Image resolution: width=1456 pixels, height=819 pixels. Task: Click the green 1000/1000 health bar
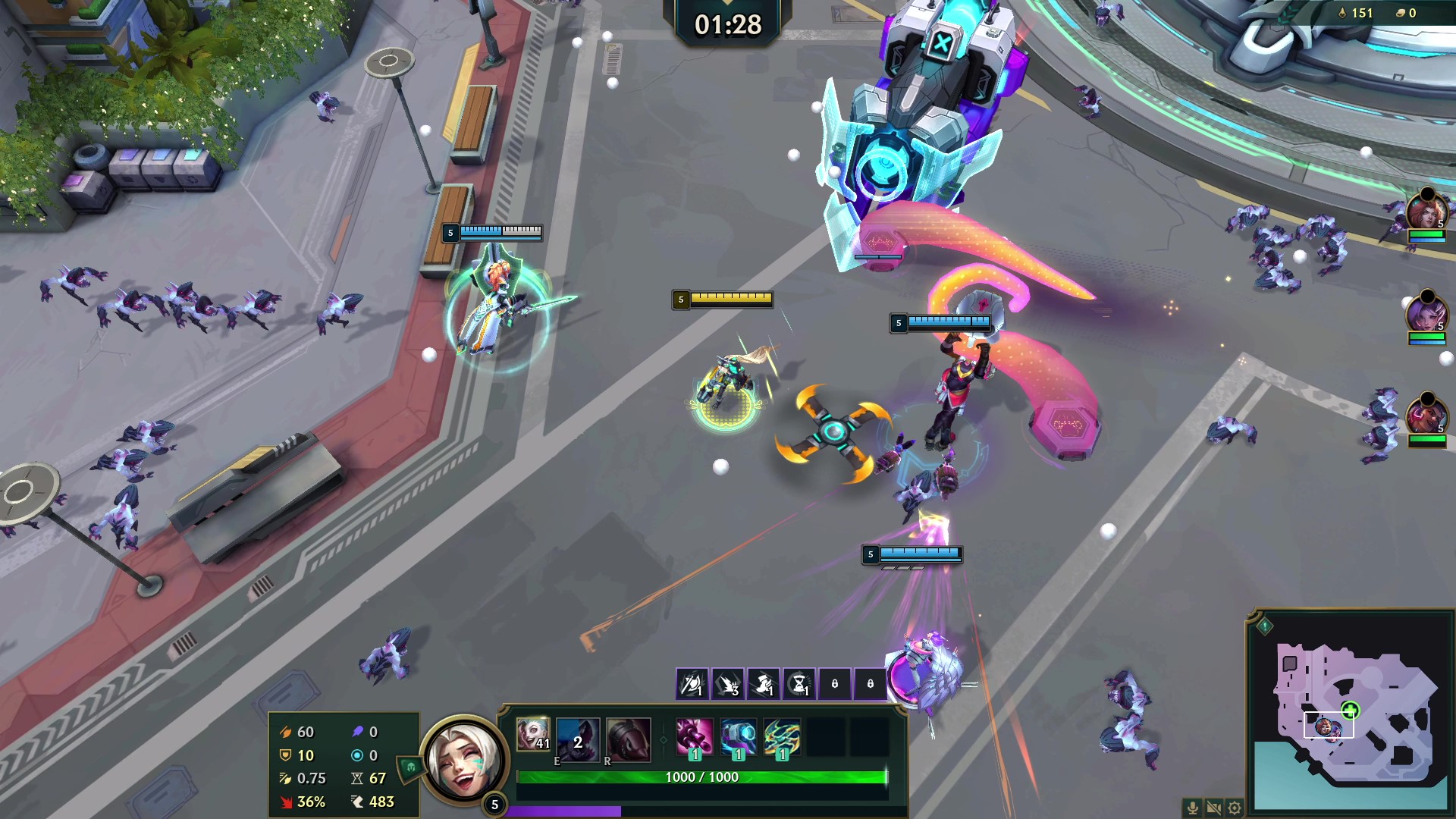704,777
